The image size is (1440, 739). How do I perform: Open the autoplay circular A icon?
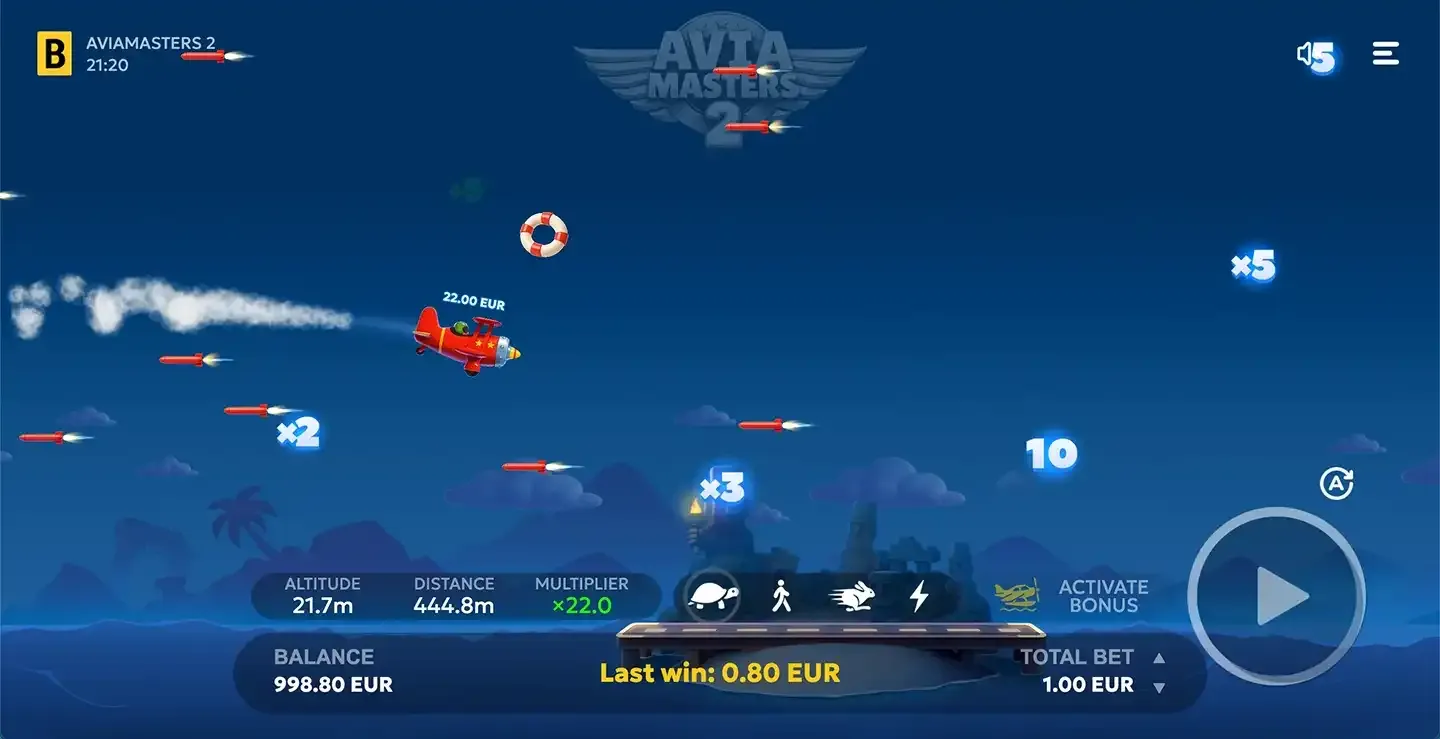(1338, 483)
